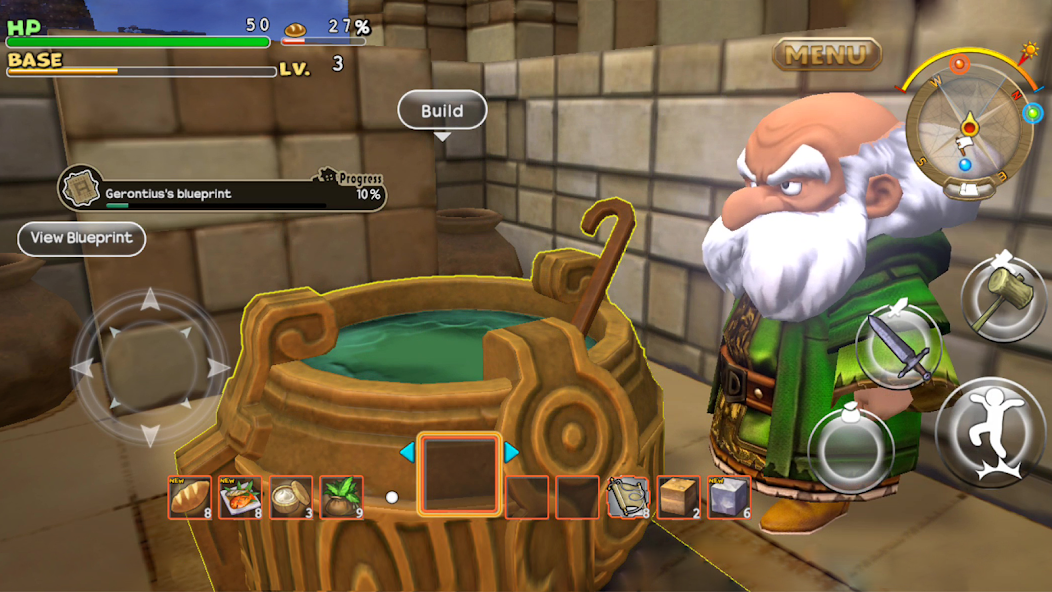The height and width of the screenshot is (592, 1052).
Task: Attack with the sword button
Action: pos(898,346)
